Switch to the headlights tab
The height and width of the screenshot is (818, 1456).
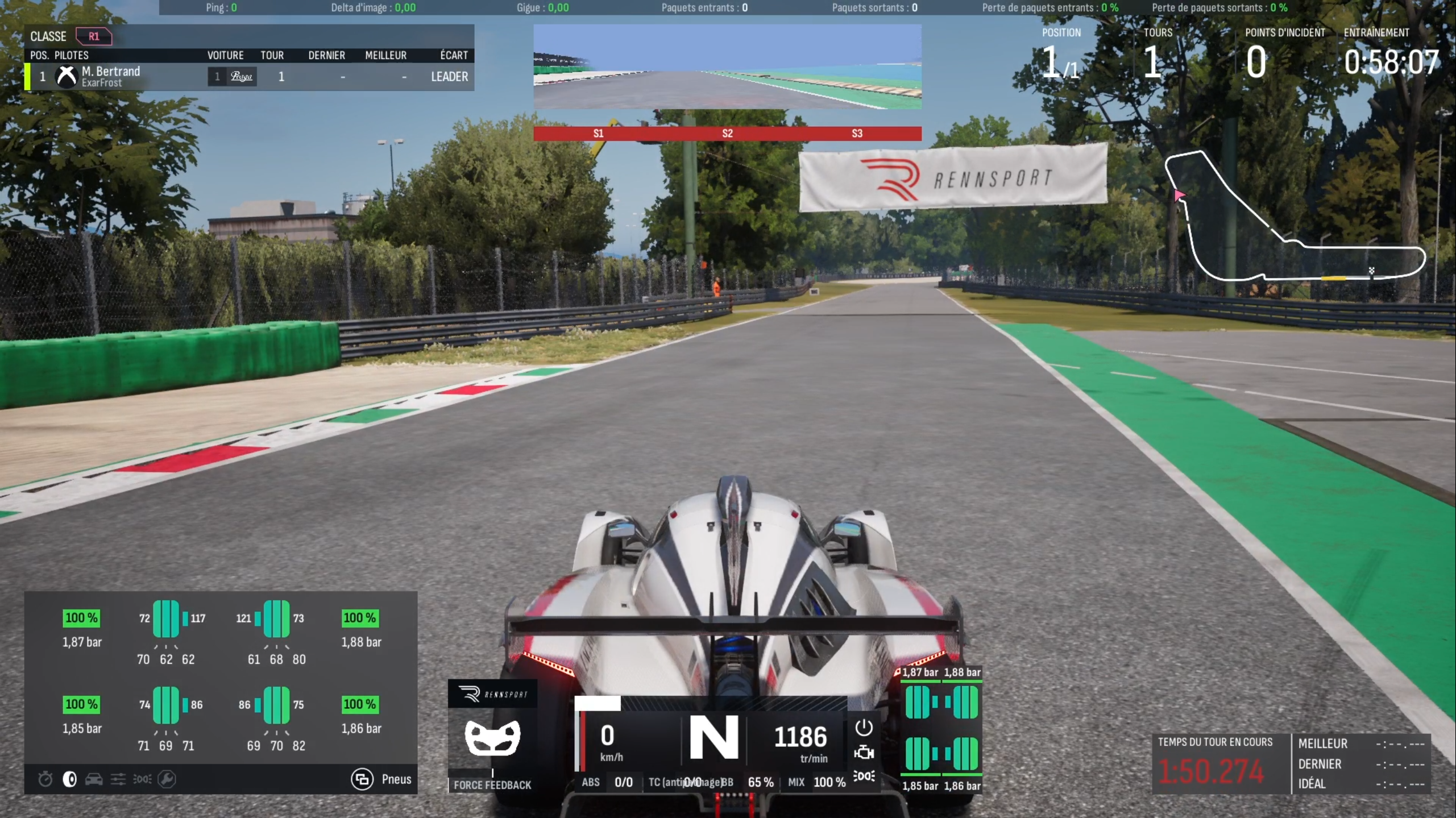(x=142, y=779)
